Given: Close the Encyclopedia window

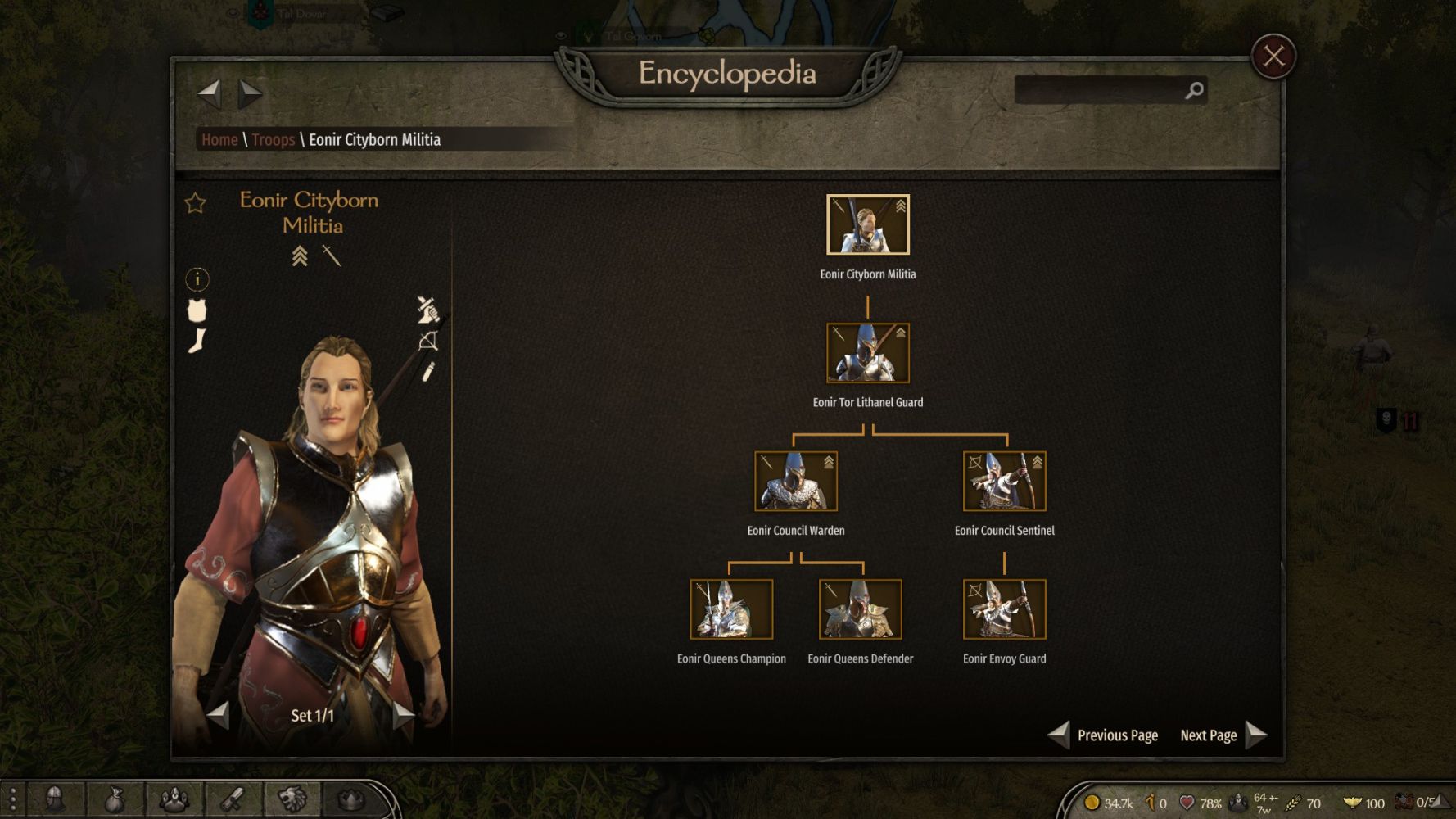Looking at the screenshot, I should click(x=1273, y=57).
